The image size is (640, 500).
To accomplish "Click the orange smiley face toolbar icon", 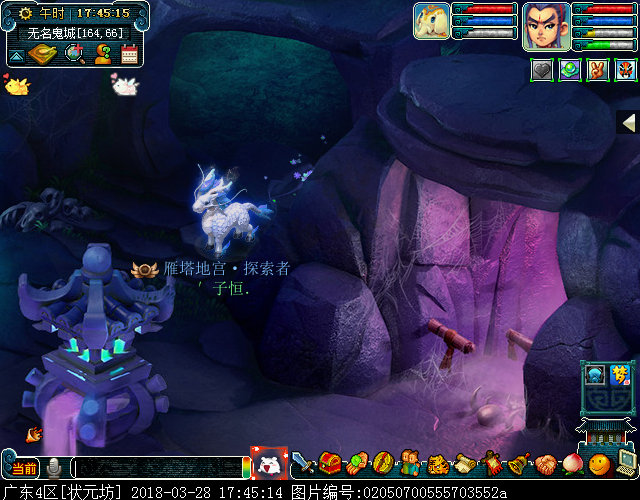I will 599,464.
